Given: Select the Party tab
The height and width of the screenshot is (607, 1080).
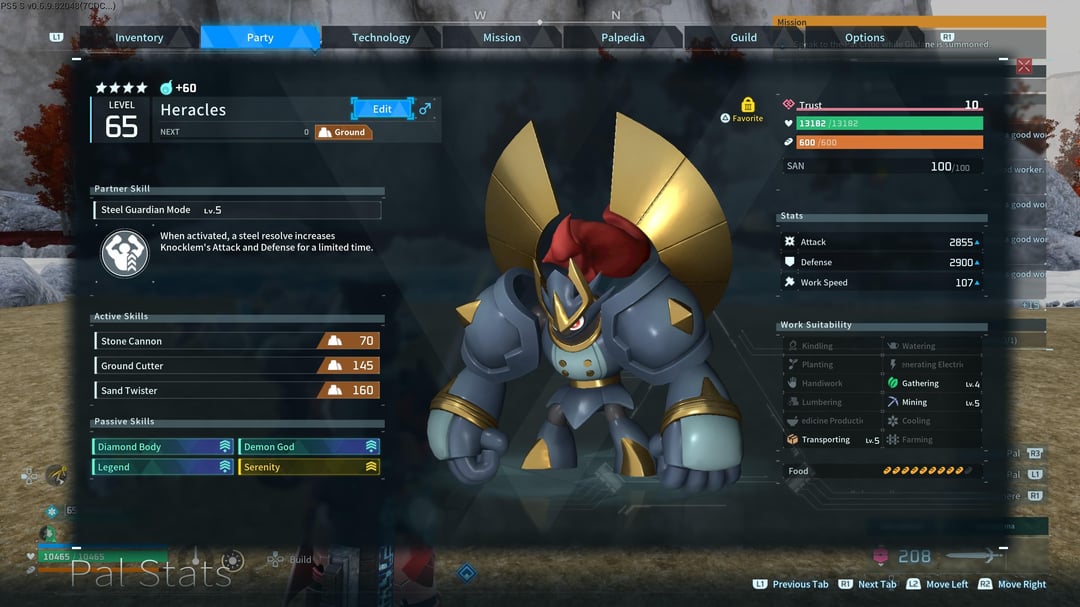Looking at the screenshot, I should pos(260,38).
